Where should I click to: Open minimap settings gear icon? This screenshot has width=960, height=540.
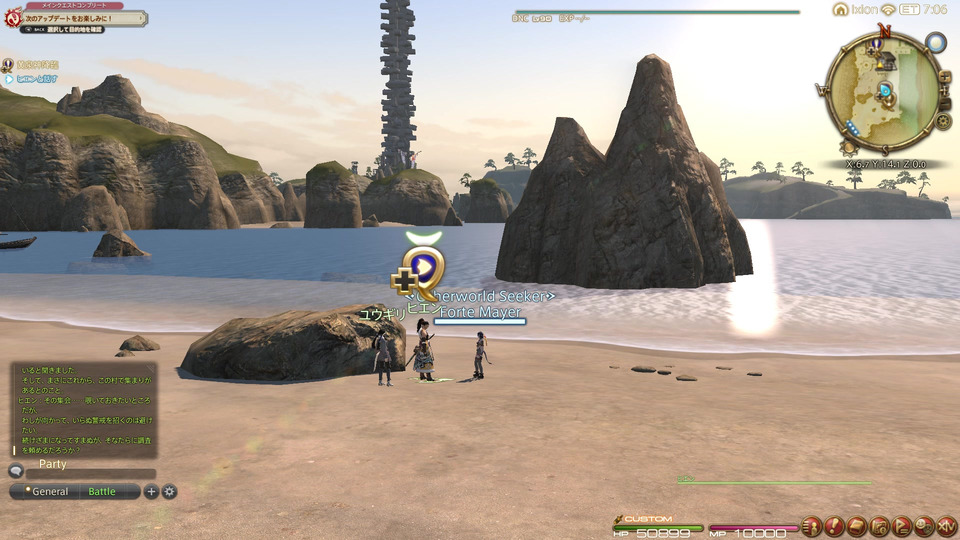(x=944, y=121)
